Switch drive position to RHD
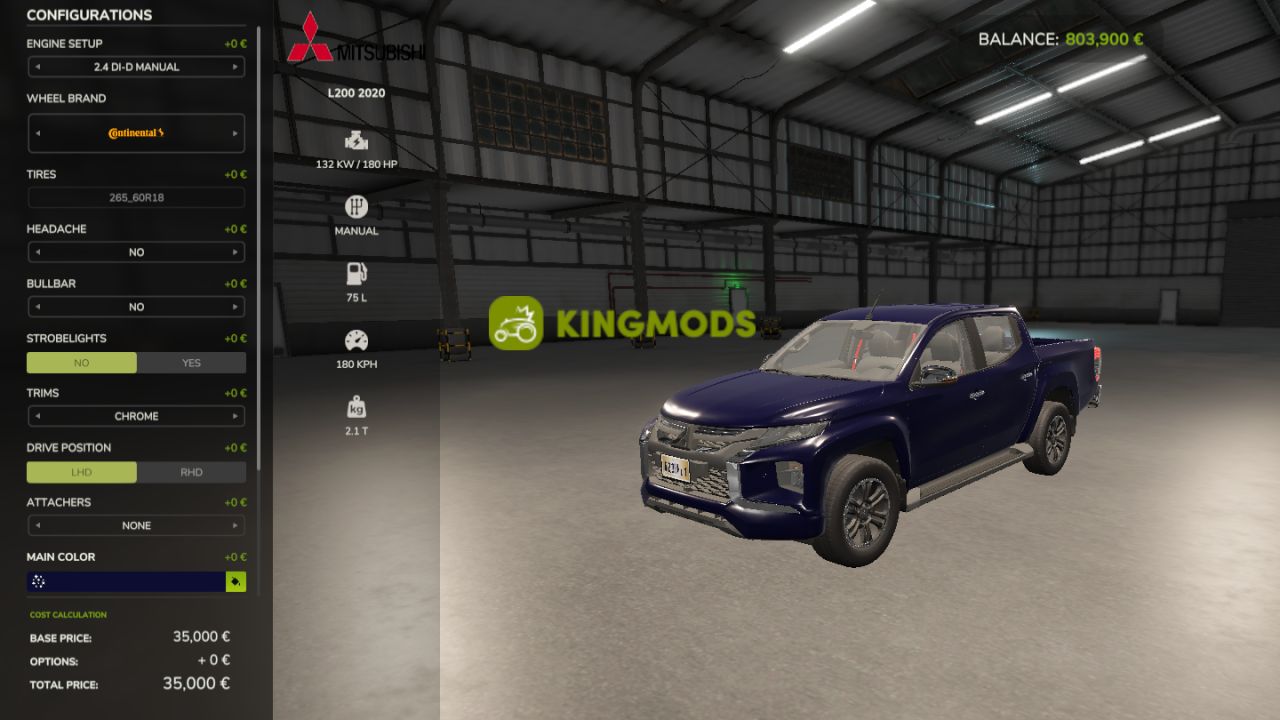The image size is (1280, 720). click(x=191, y=471)
